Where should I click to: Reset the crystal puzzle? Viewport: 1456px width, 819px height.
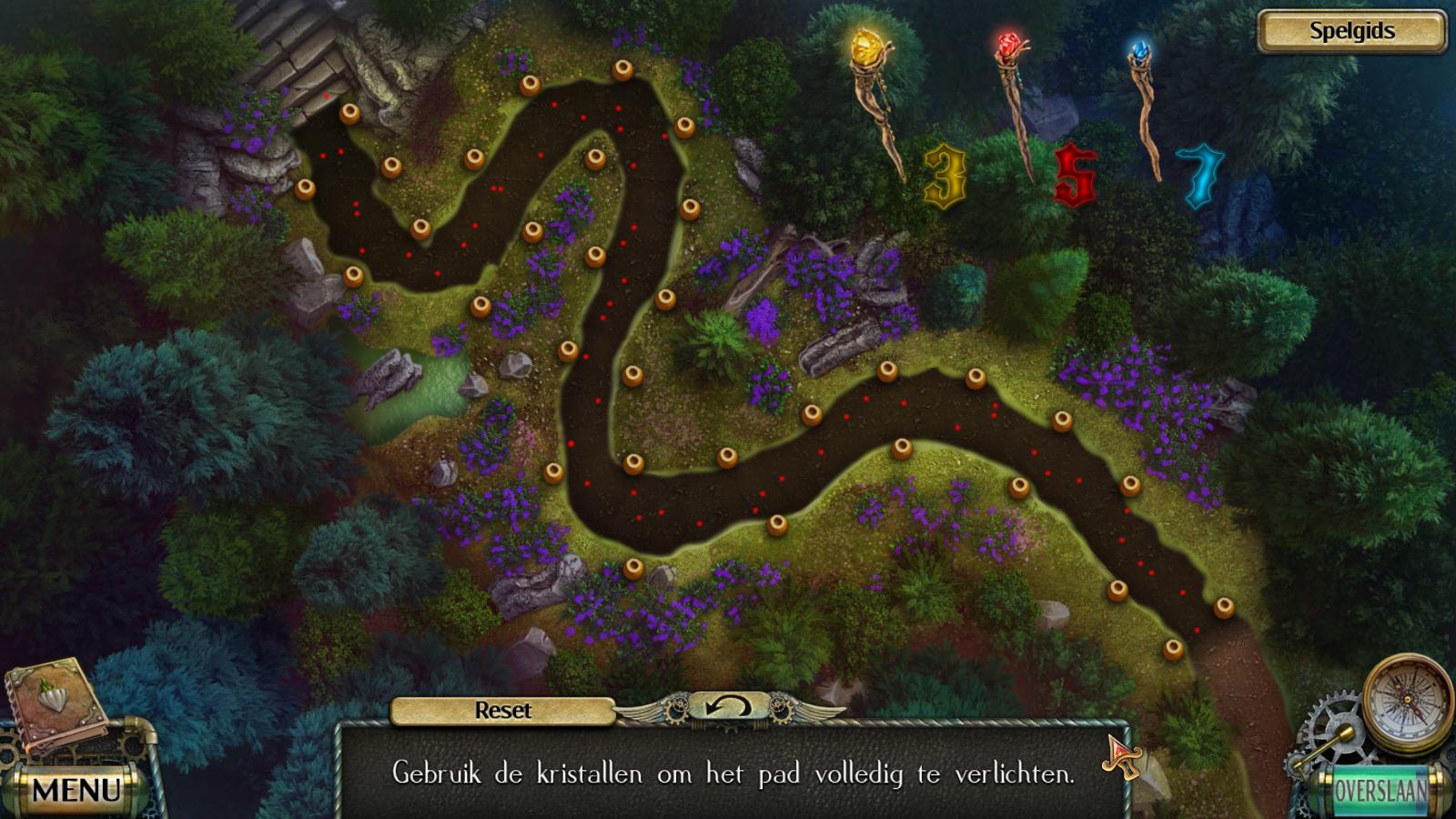coord(502,711)
